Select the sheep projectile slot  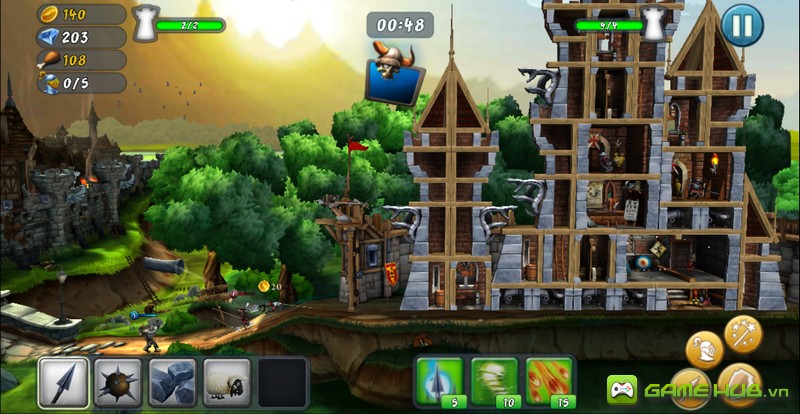coord(226,383)
